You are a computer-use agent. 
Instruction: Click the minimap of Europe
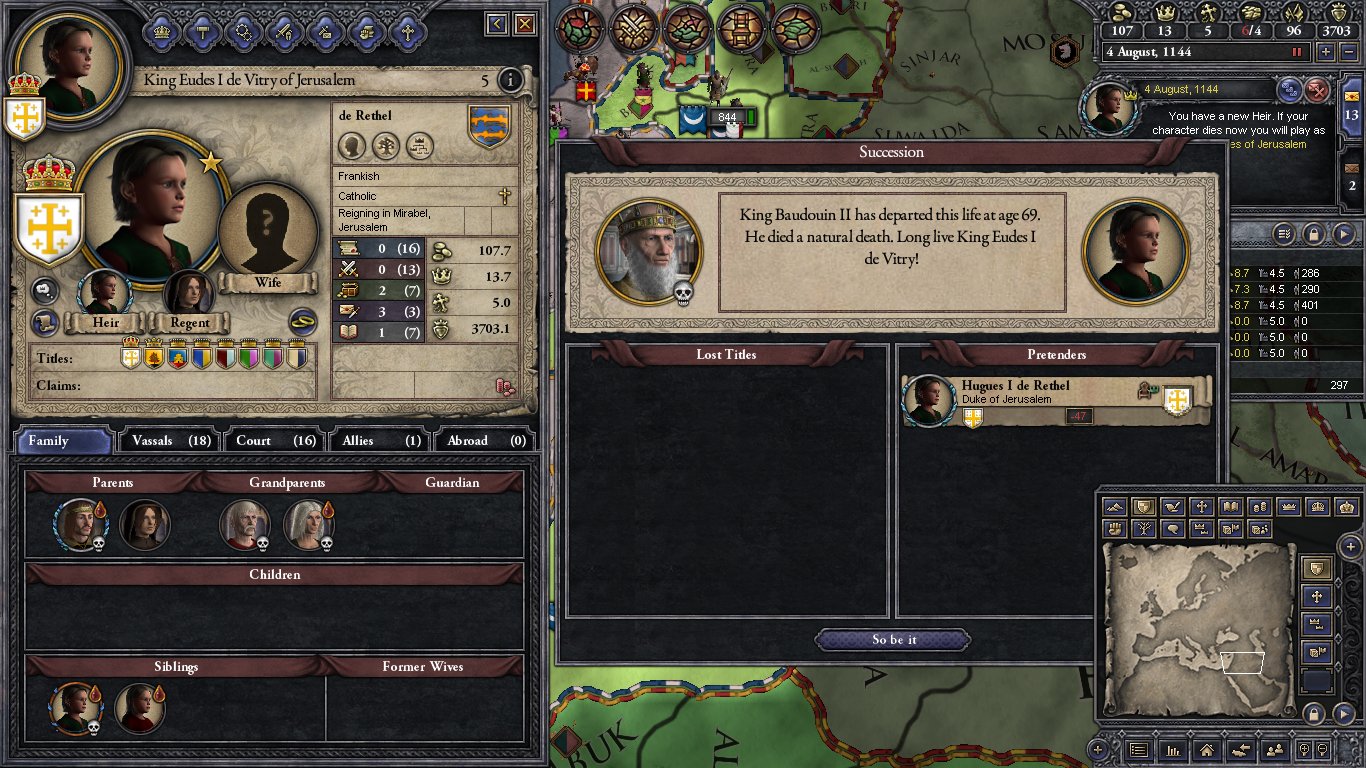click(1198, 630)
